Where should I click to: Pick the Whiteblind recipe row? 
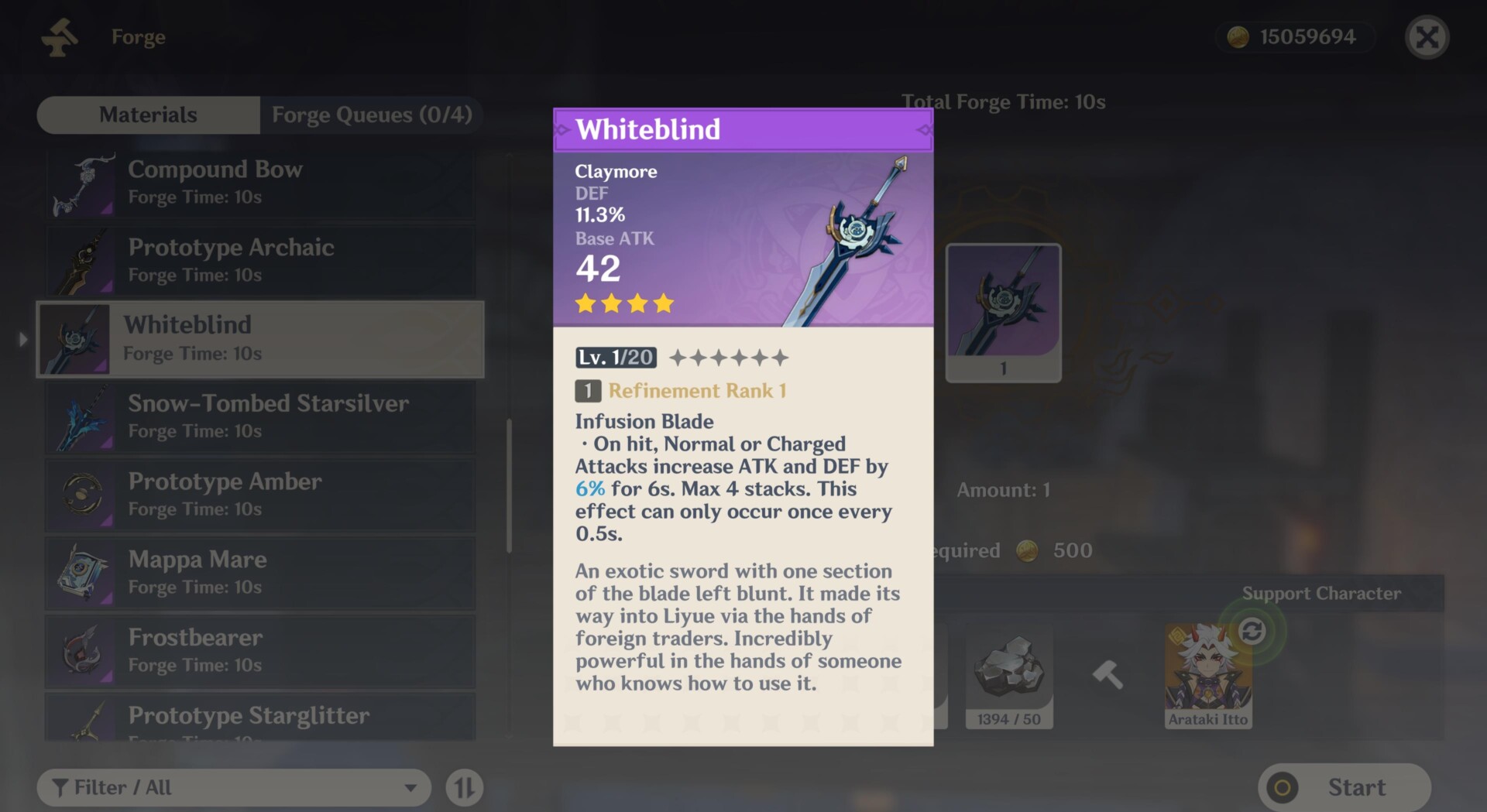pos(260,339)
